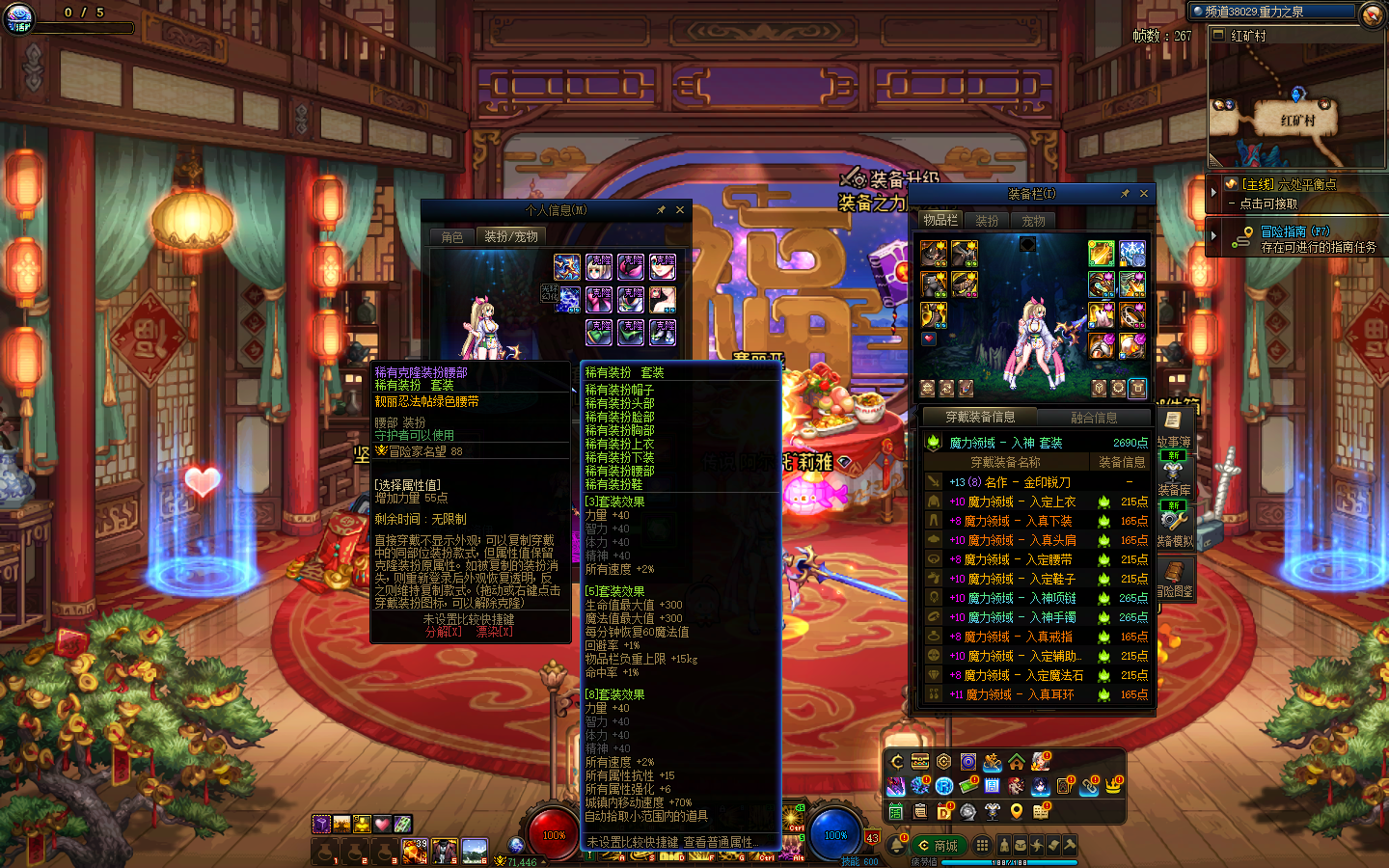
Task: Close the equipment panel (装备栏)
Action: point(1144,194)
